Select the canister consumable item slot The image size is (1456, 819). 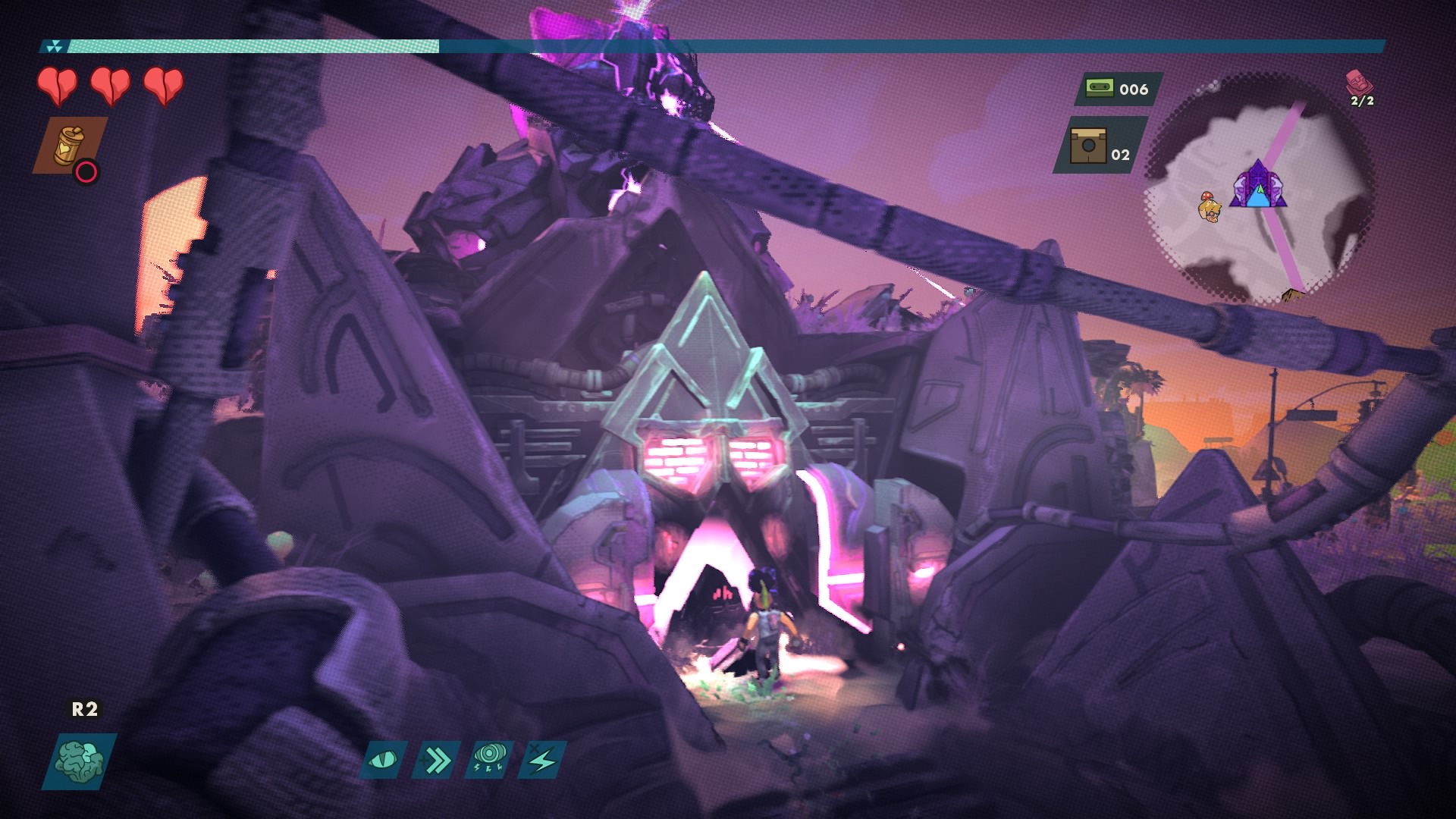70,145
